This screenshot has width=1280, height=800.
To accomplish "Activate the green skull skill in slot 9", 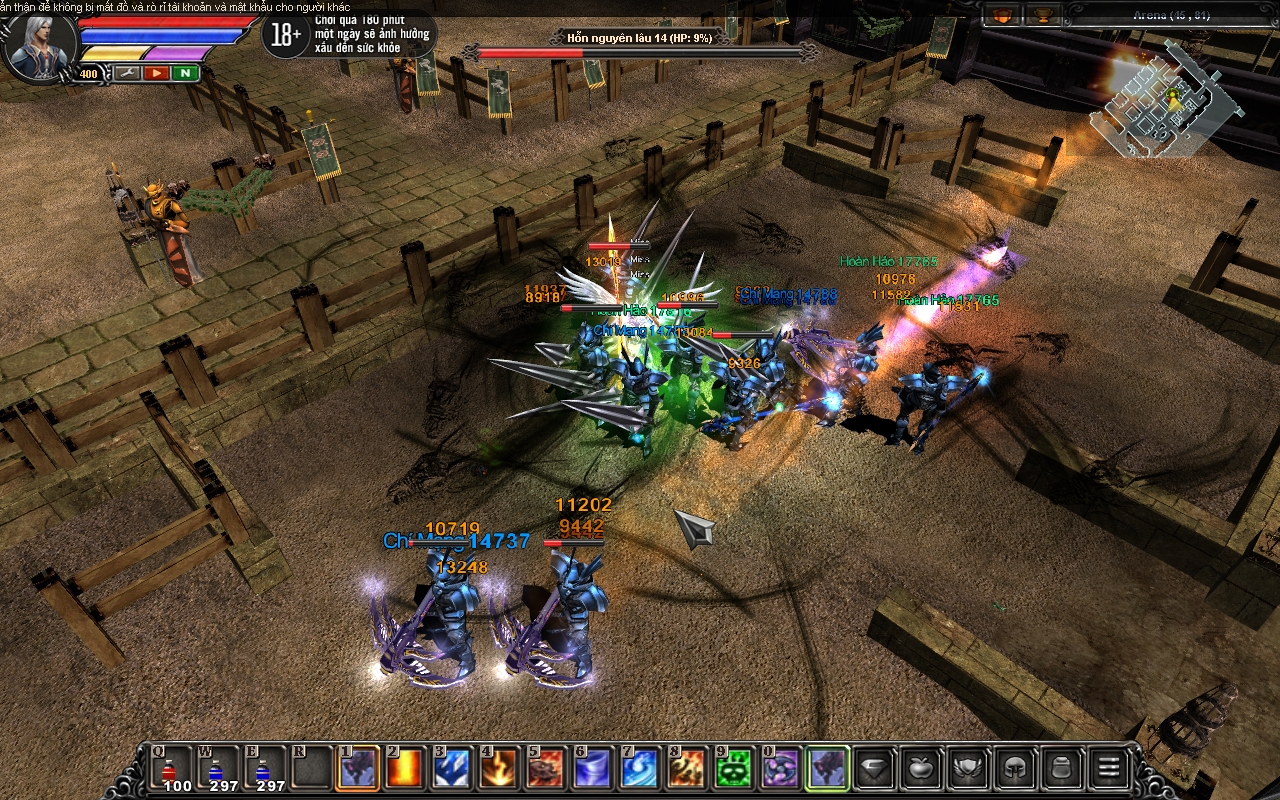I will [x=734, y=769].
